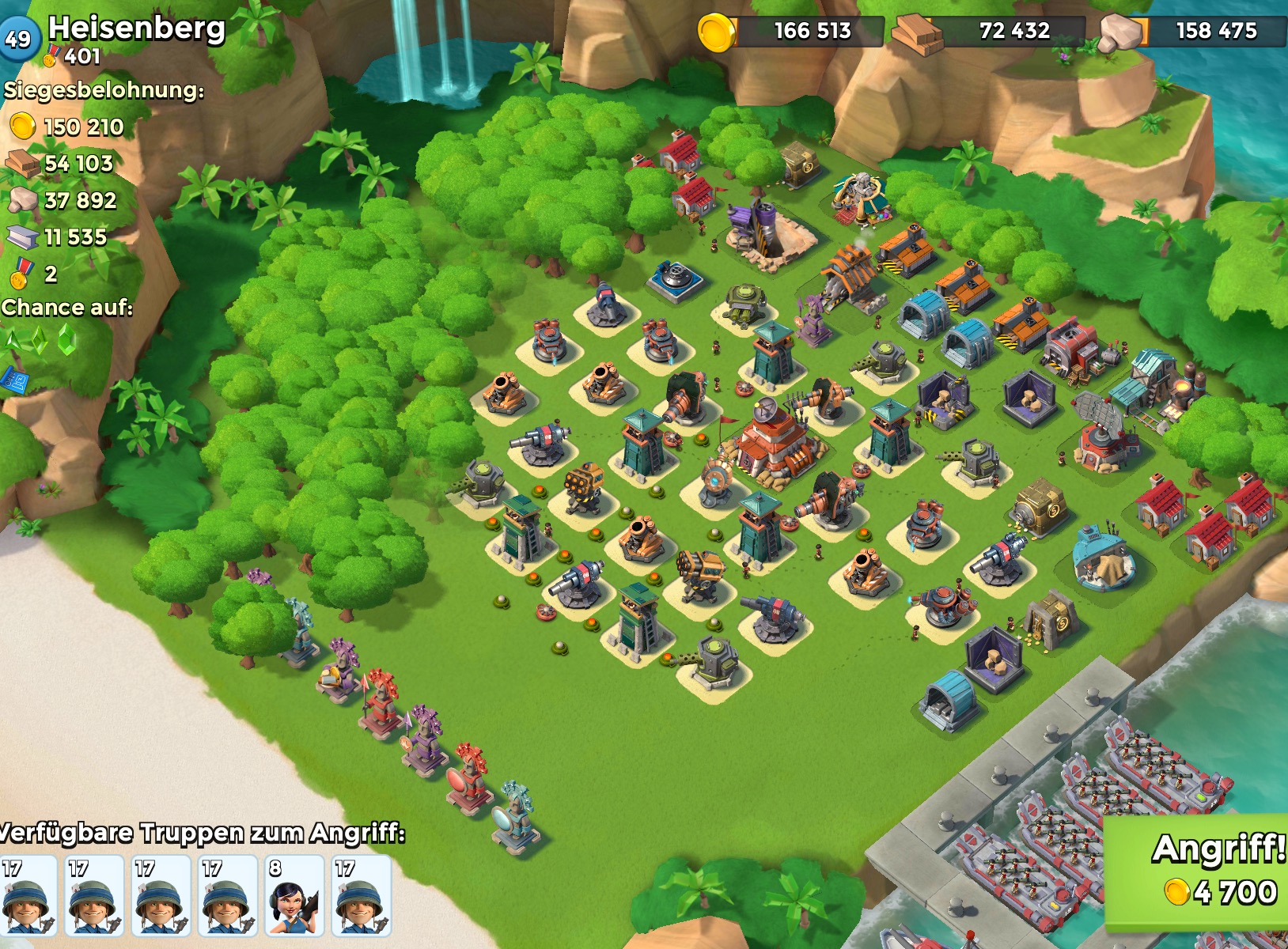
Task: Inspect the blueprint reward icon
Action: pyautogui.click(x=16, y=380)
